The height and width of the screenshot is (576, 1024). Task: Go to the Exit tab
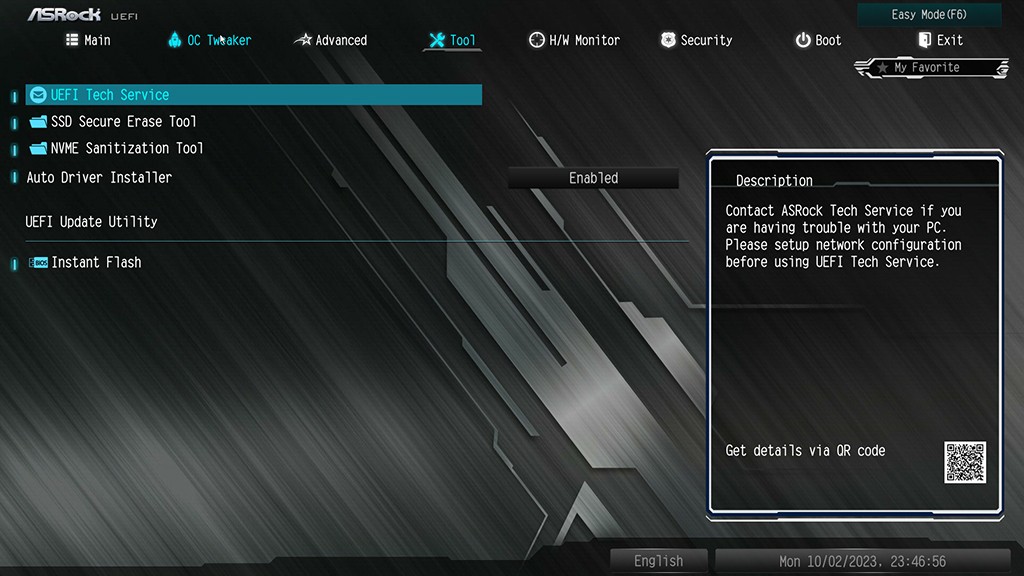pyautogui.click(x=940, y=40)
